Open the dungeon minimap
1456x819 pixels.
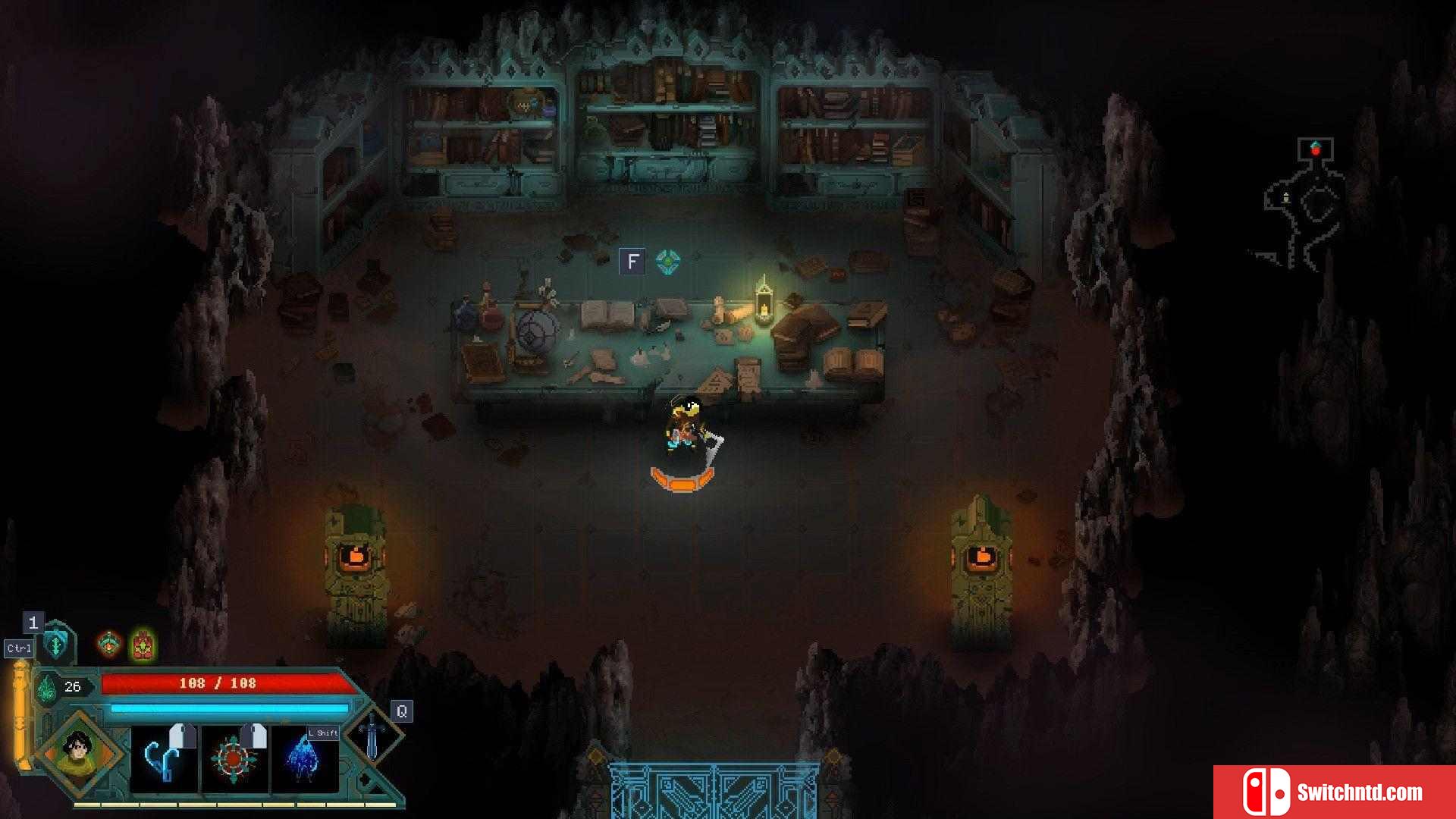(1301, 206)
